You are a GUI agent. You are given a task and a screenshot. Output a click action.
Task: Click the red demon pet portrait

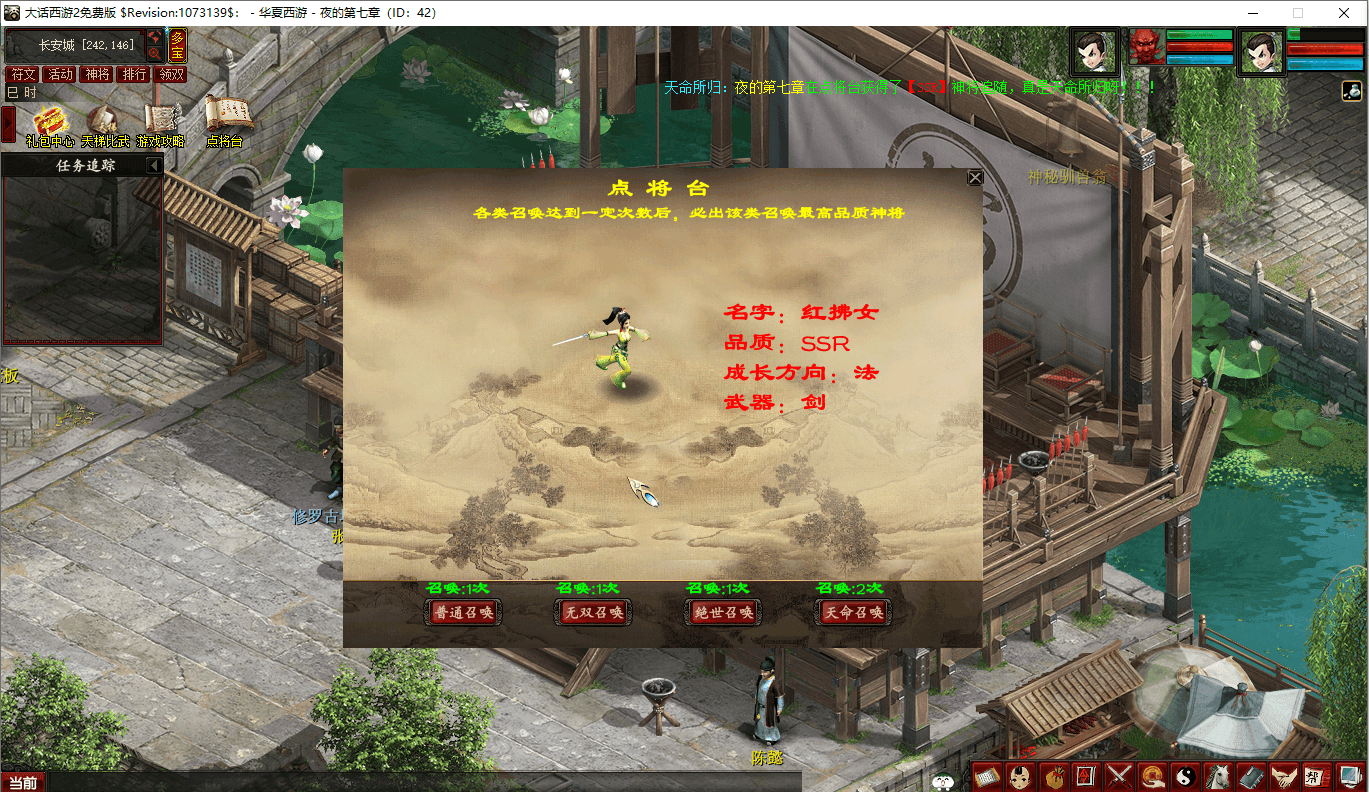coord(1146,47)
